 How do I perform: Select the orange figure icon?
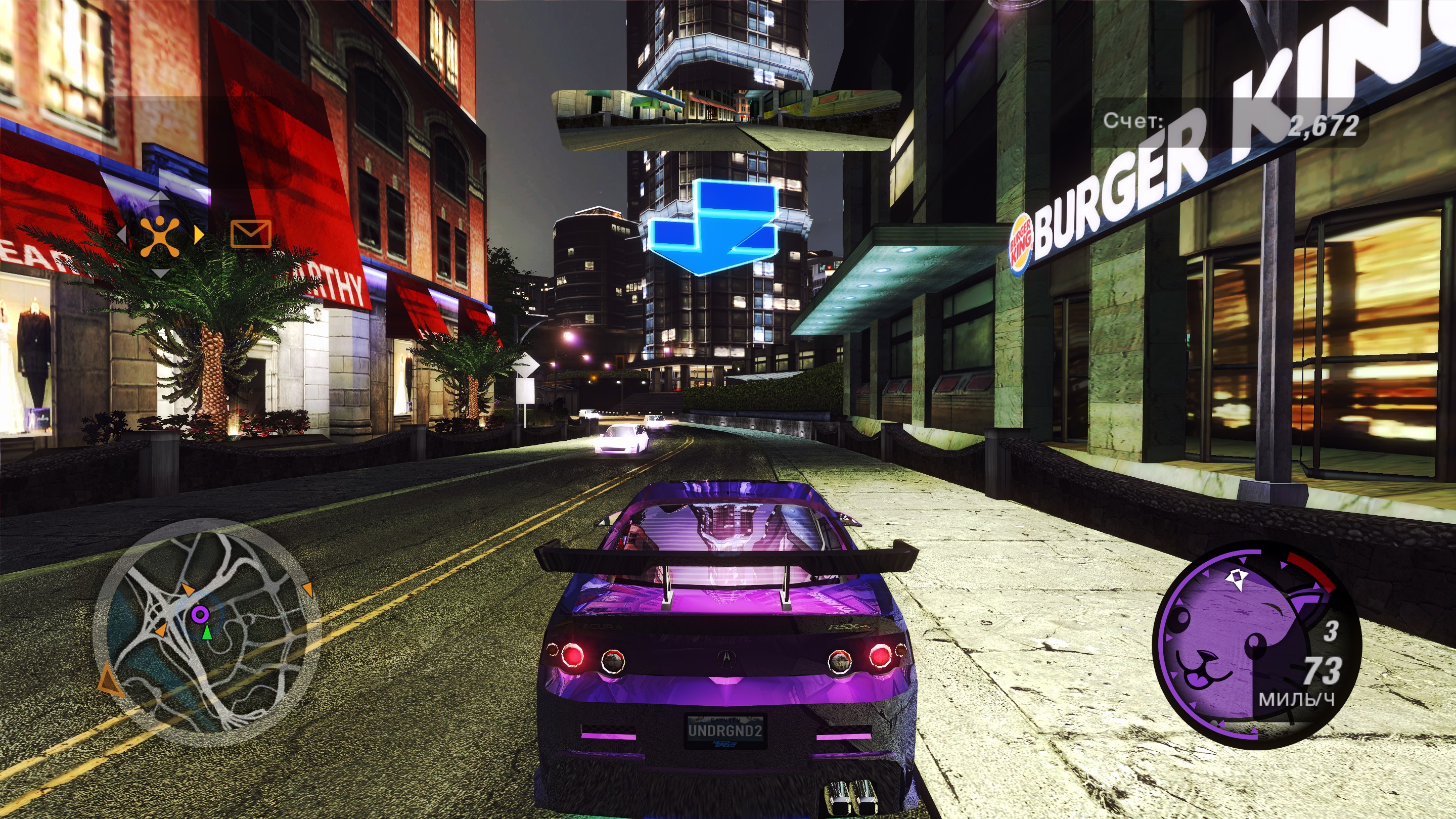point(160,235)
